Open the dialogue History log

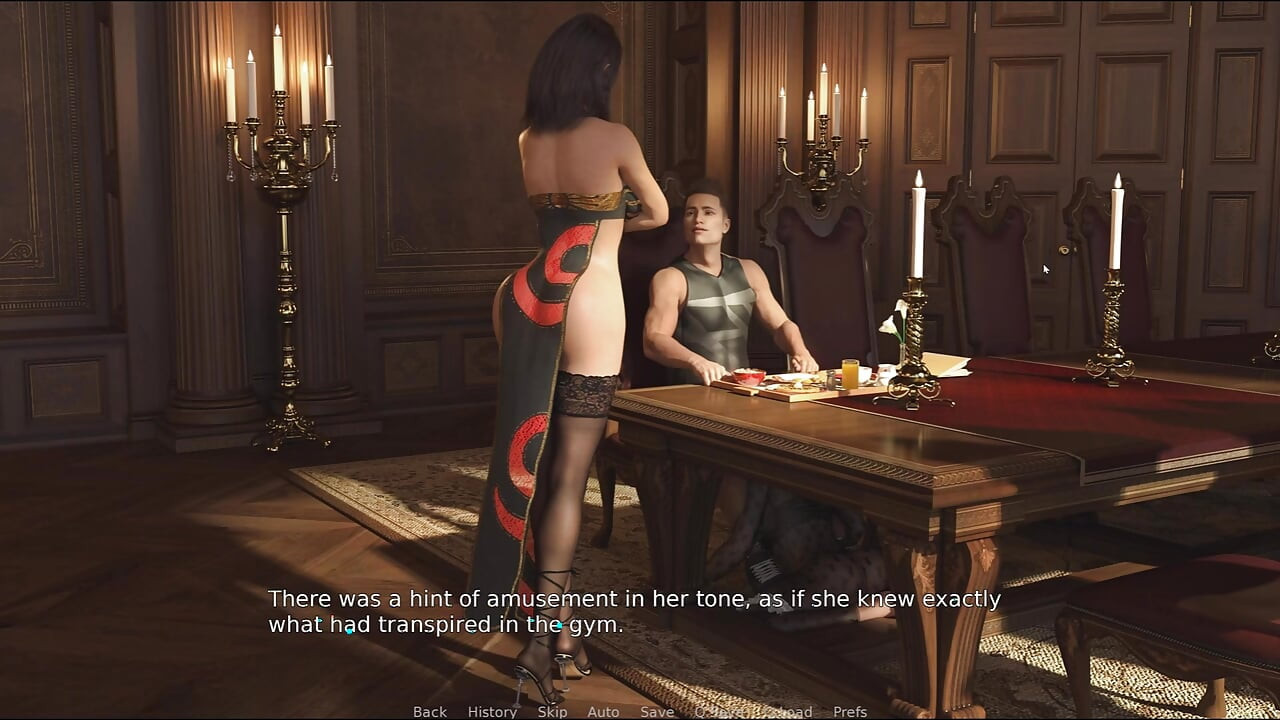coord(492,712)
